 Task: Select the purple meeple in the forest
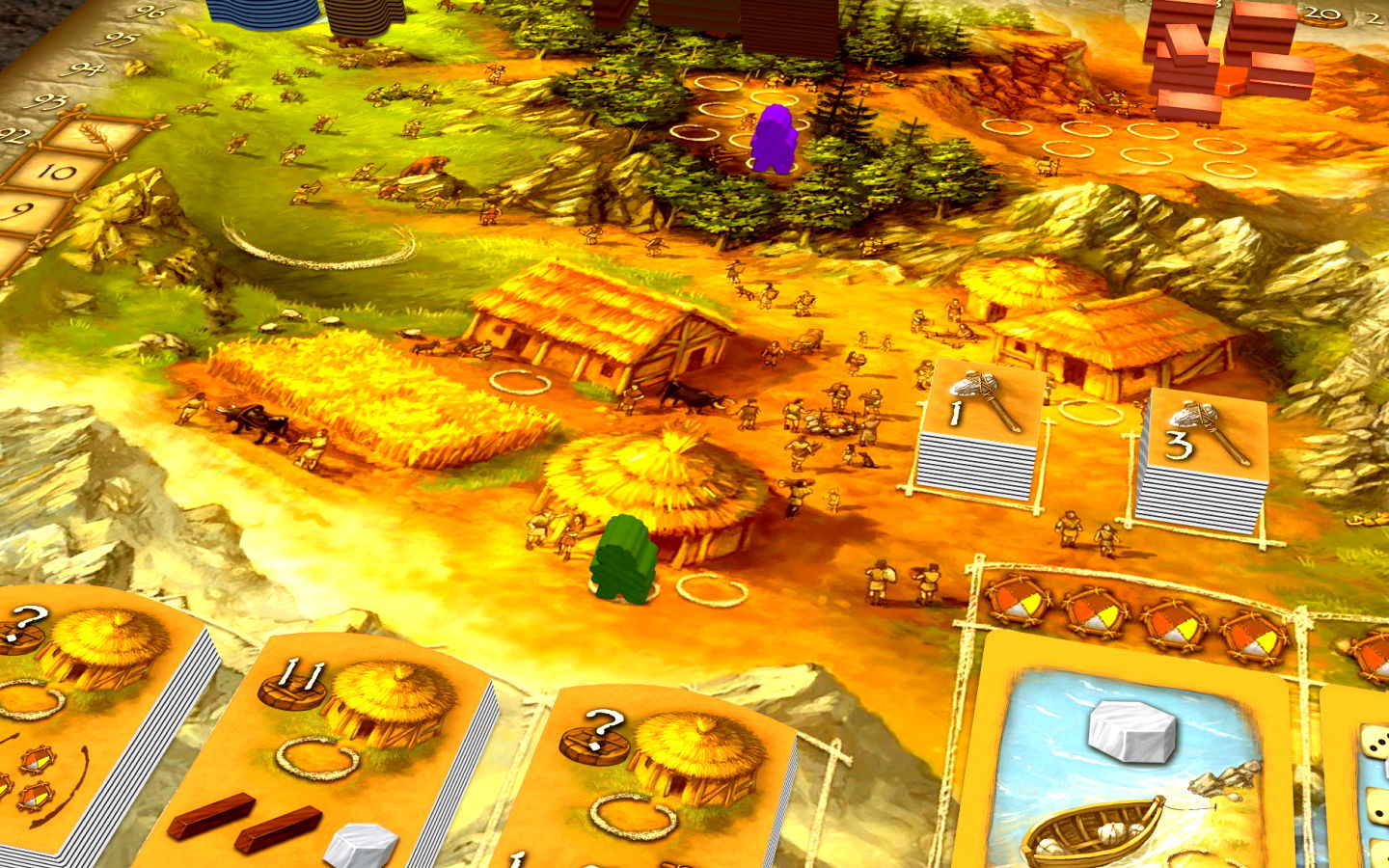click(x=772, y=140)
